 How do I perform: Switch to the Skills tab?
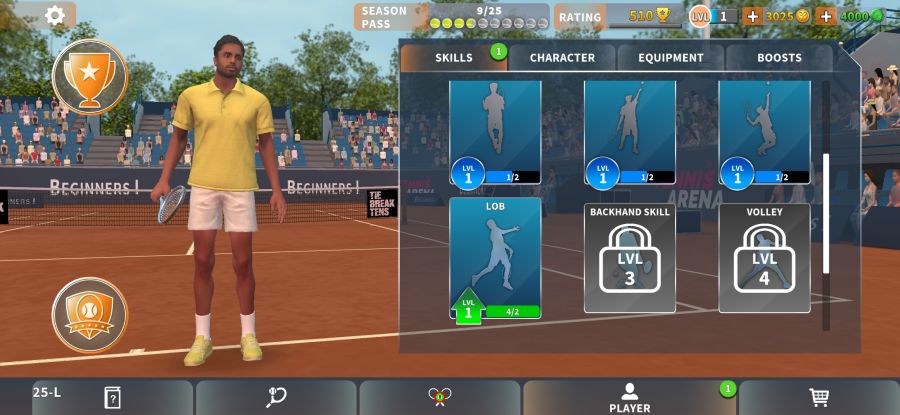point(454,58)
